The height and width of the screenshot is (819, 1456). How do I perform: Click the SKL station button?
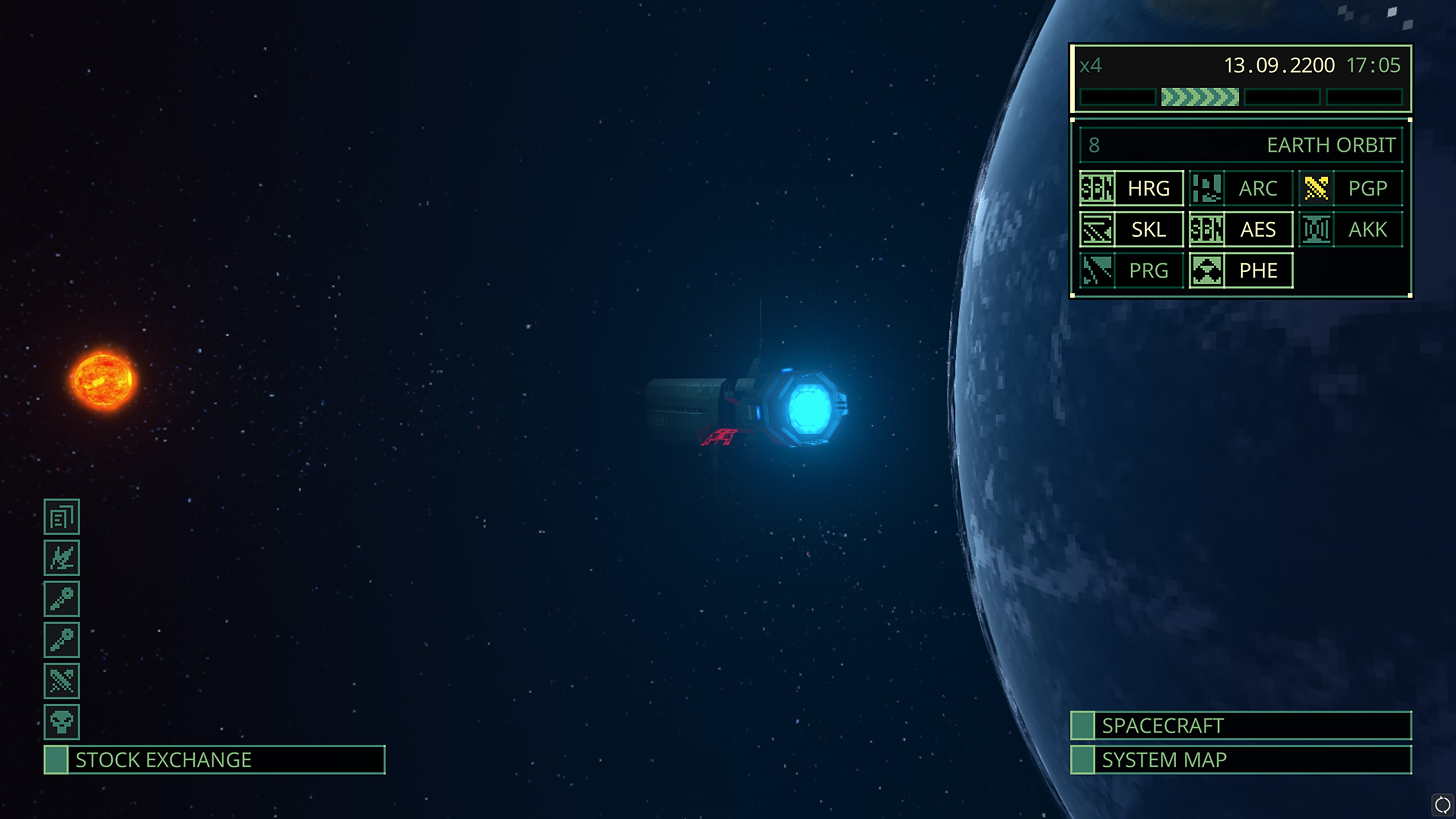1148,229
